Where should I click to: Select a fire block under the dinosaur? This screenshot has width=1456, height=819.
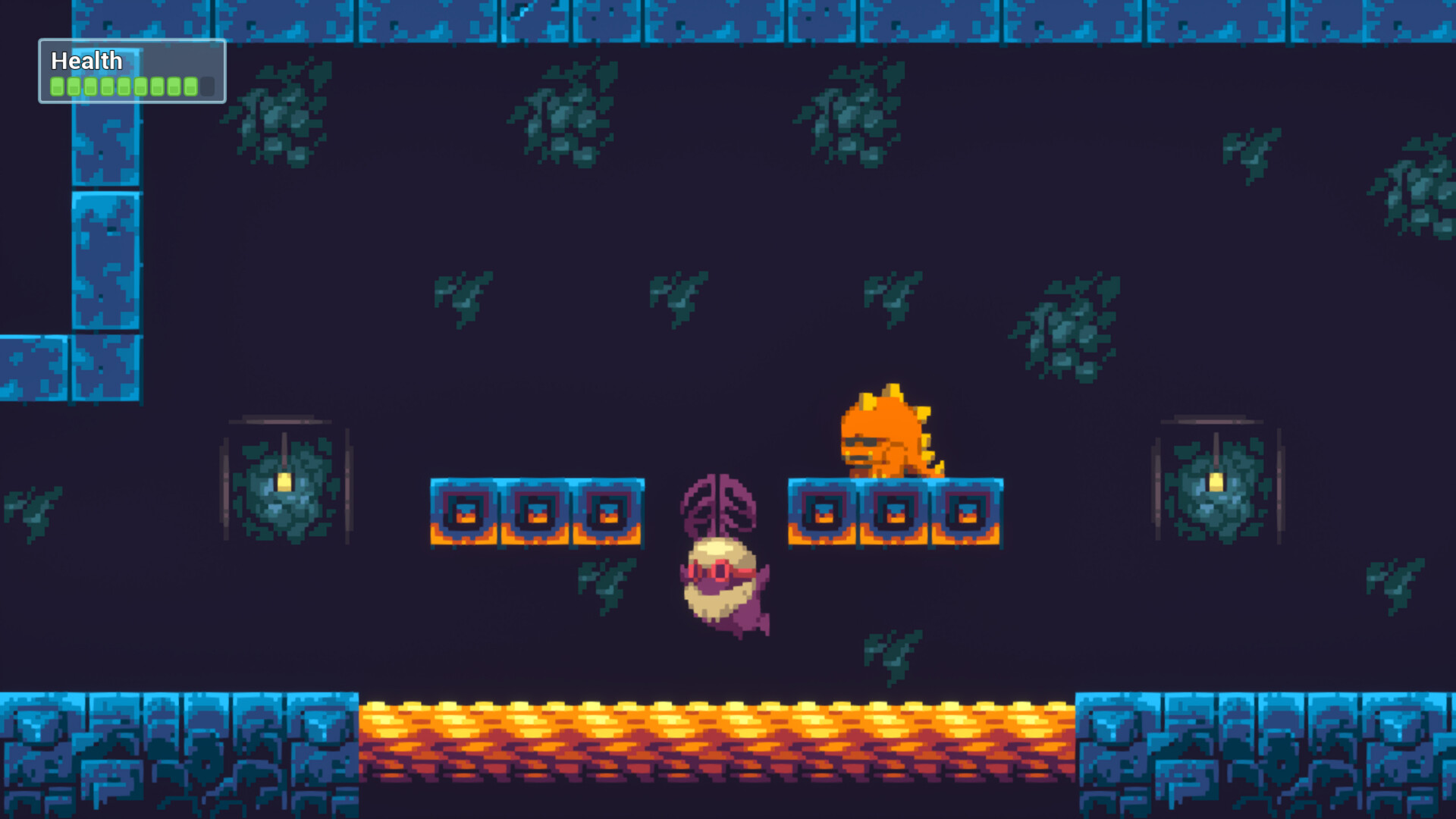pos(895,512)
